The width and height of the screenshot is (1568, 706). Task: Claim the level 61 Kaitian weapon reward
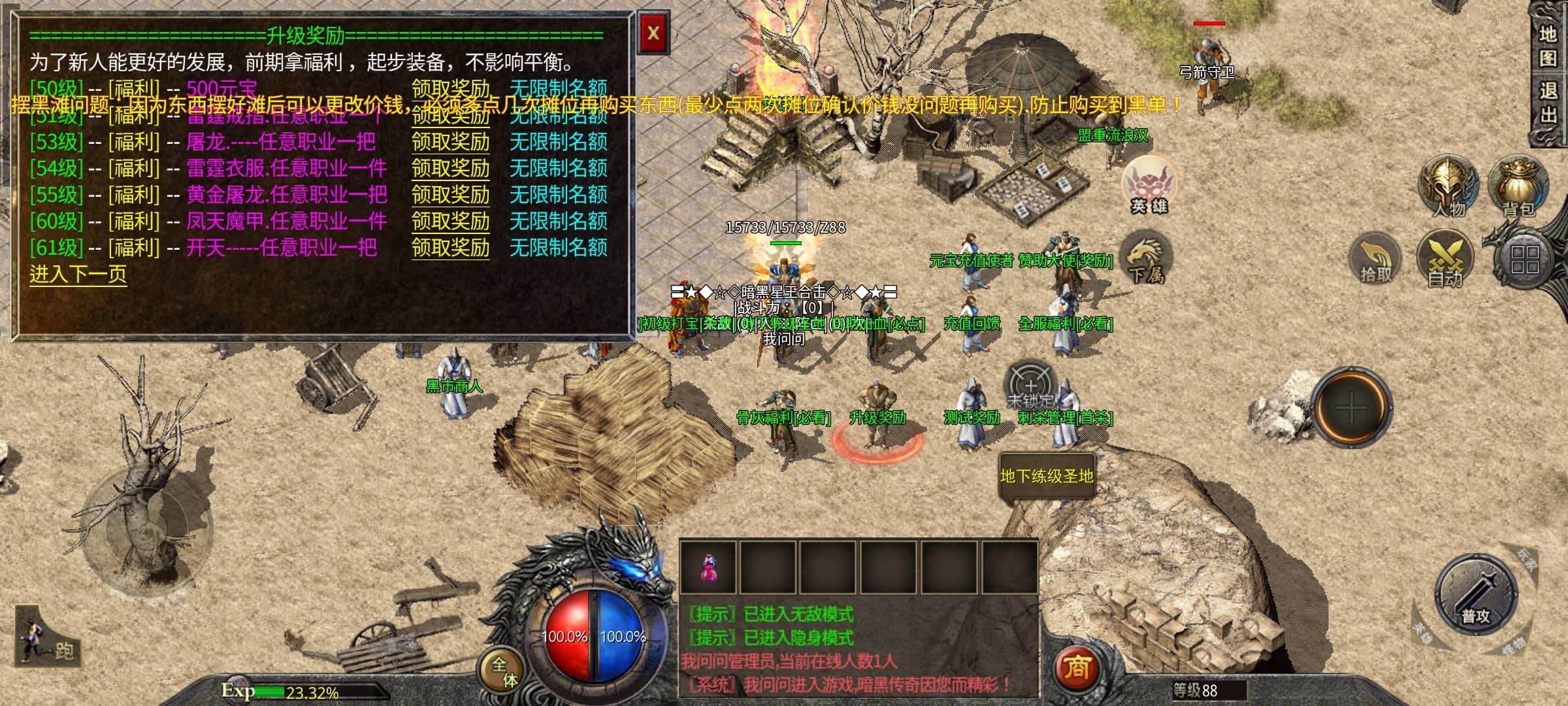(x=450, y=248)
